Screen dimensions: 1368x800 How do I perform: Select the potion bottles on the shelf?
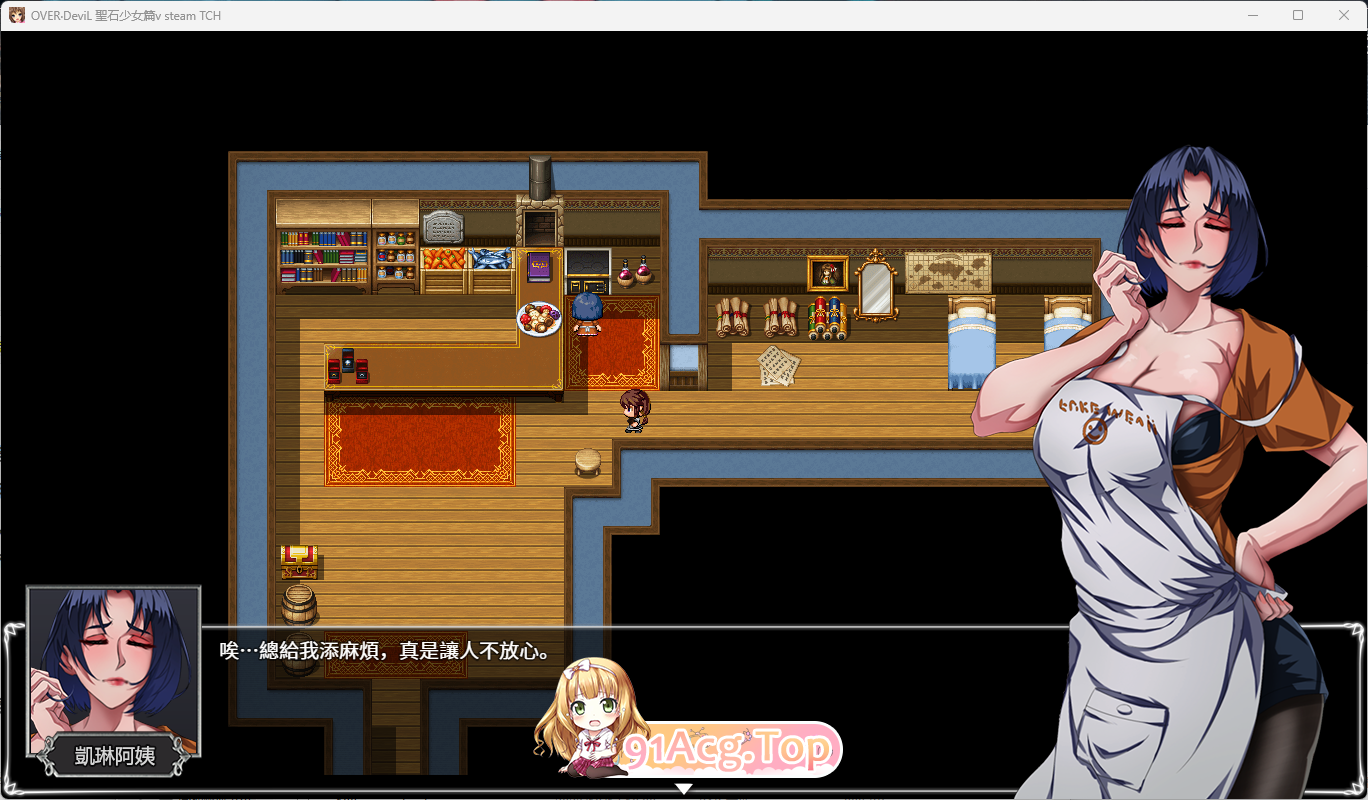coord(396,255)
